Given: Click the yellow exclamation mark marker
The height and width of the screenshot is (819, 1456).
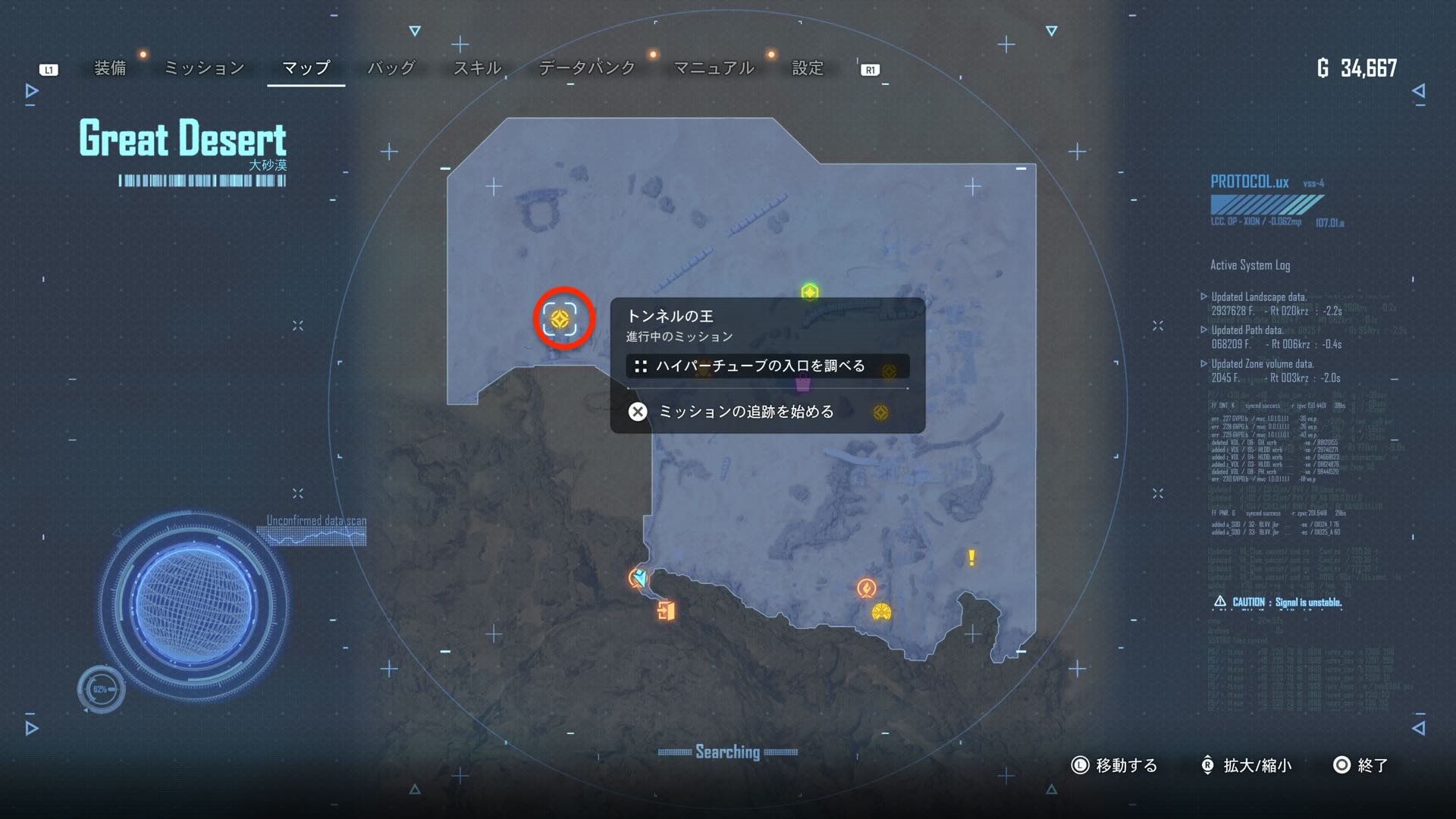Looking at the screenshot, I should tap(971, 558).
